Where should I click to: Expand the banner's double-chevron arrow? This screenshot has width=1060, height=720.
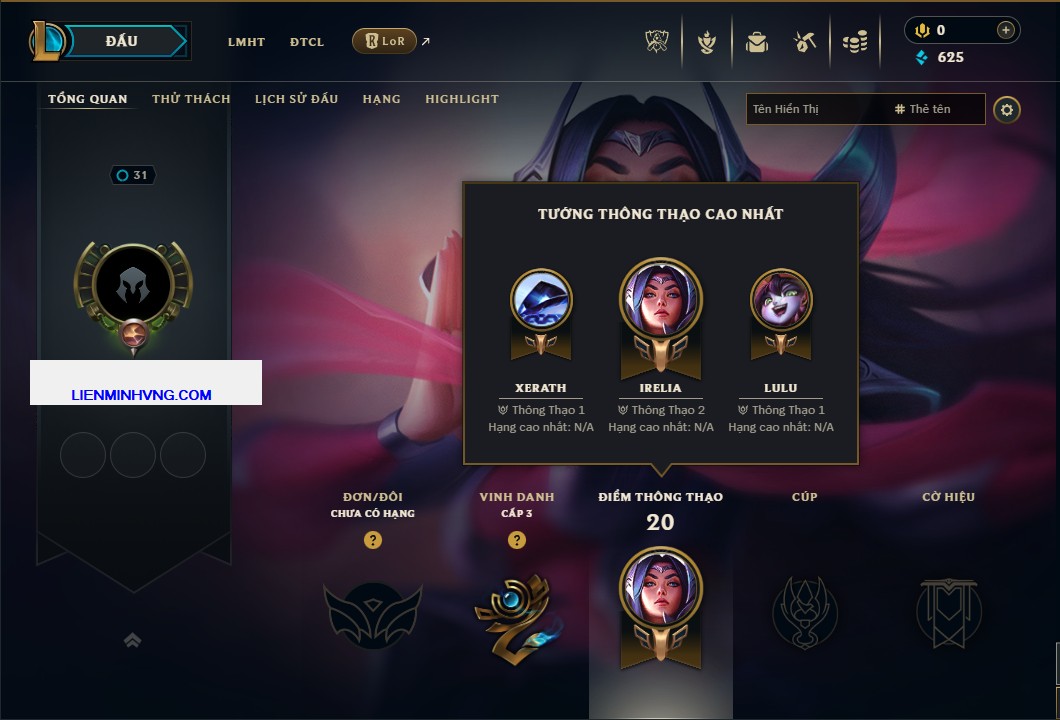click(132, 640)
